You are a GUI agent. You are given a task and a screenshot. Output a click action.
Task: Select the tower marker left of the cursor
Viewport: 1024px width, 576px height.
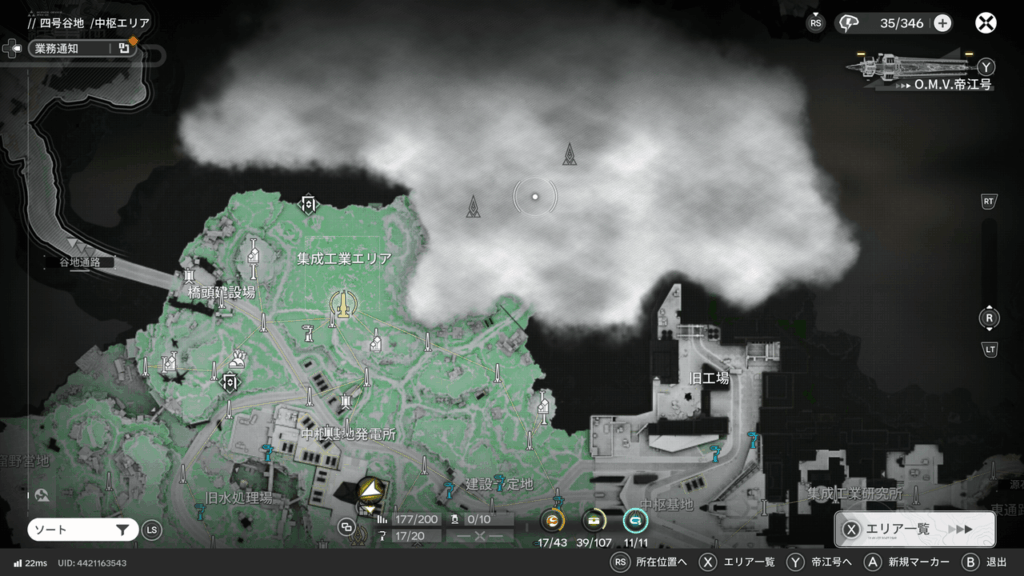(473, 206)
